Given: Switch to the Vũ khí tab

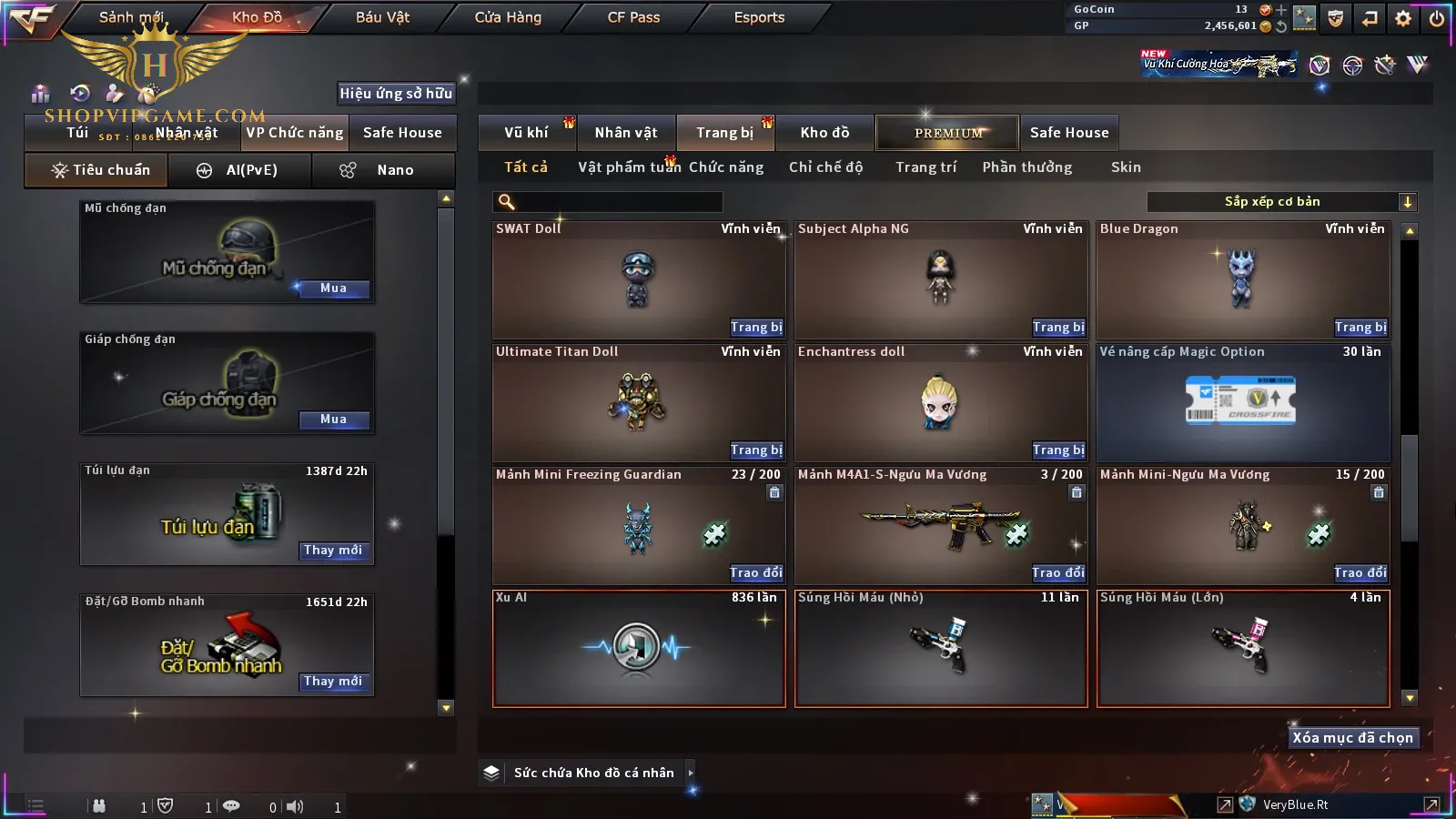Looking at the screenshot, I should click(x=526, y=133).
